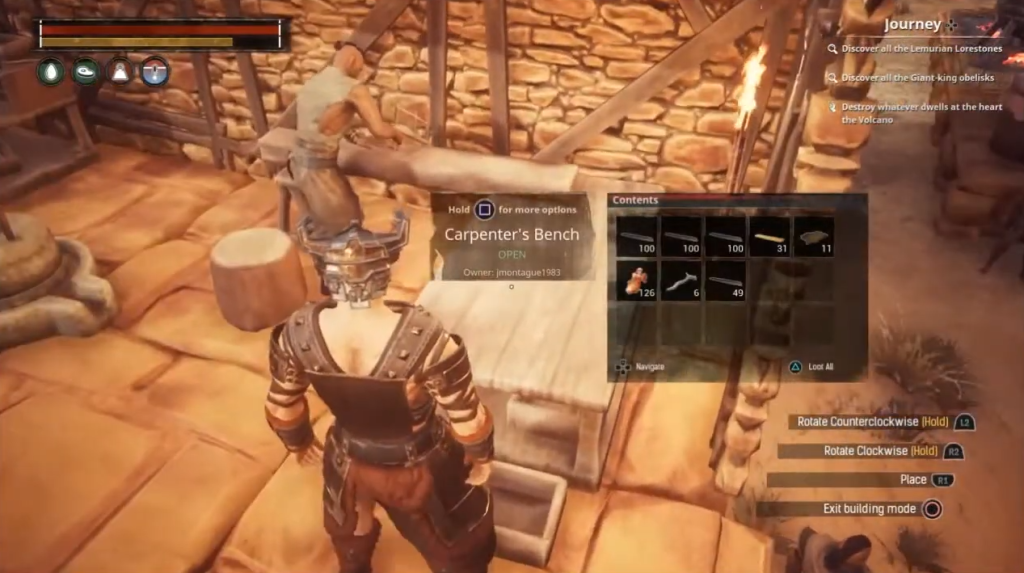Click the meat hunger status icon
1024x573 pixels.
(86, 72)
